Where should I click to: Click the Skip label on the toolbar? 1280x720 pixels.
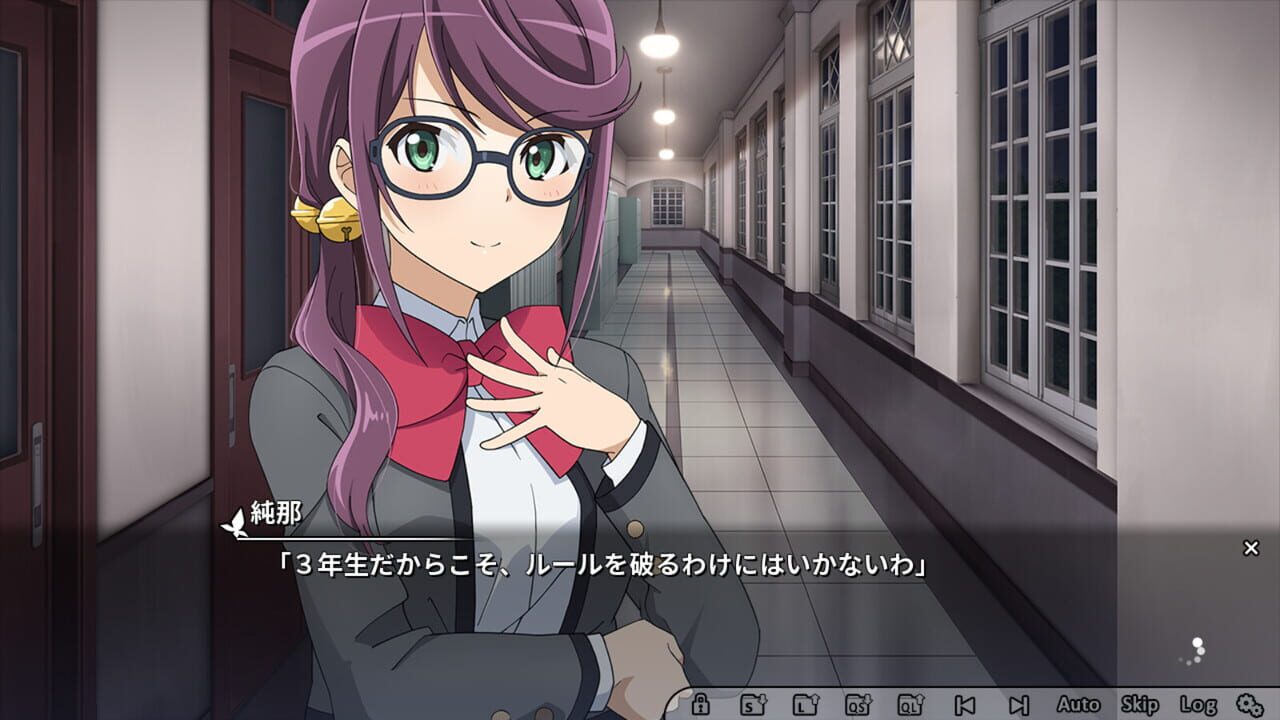point(1139,704)
